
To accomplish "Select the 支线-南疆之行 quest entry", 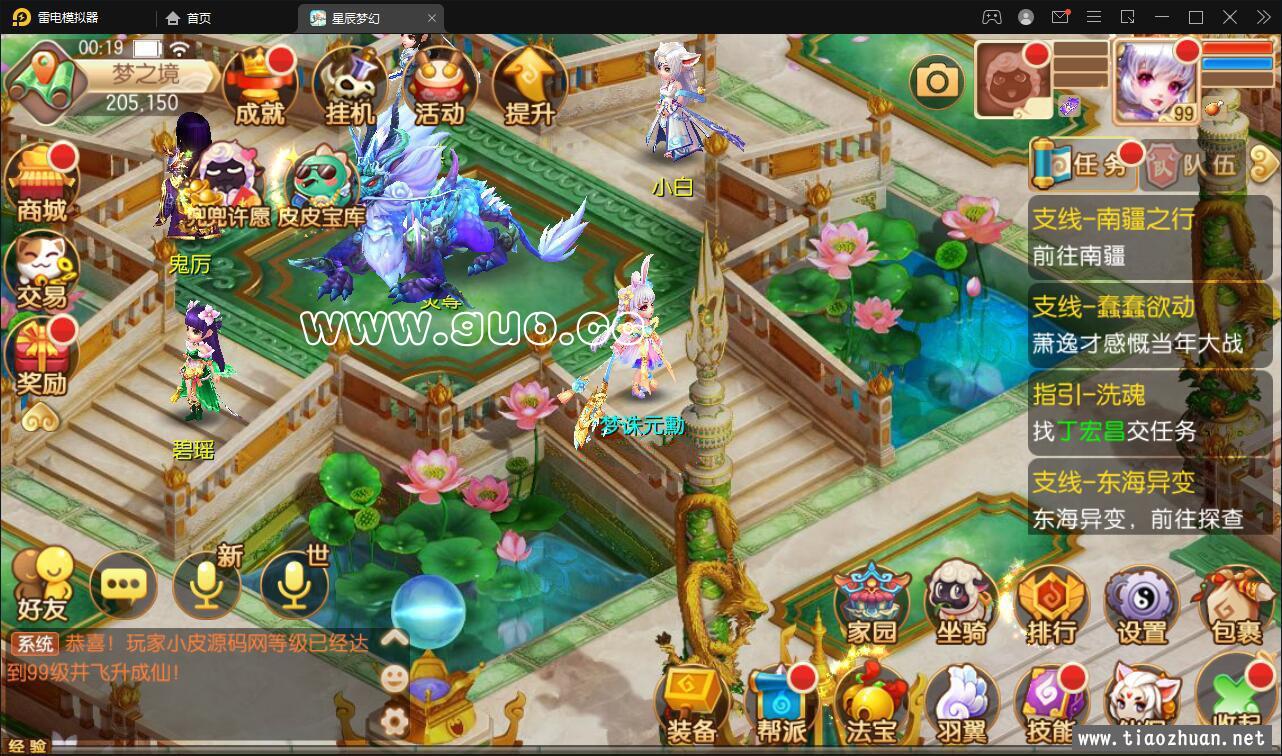I will click(x=1136, y=237).
